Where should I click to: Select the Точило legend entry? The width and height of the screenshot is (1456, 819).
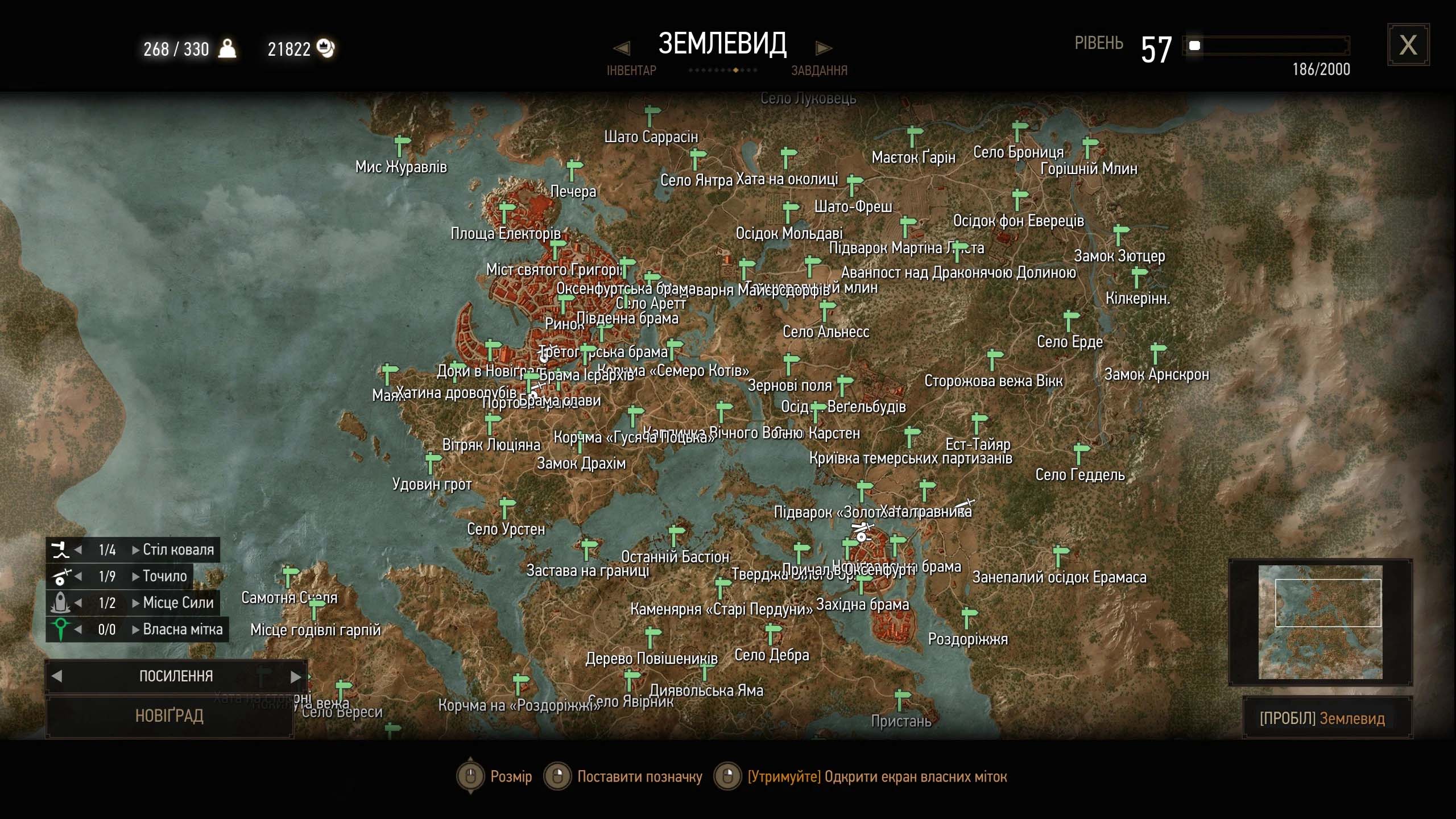point(164,576)
